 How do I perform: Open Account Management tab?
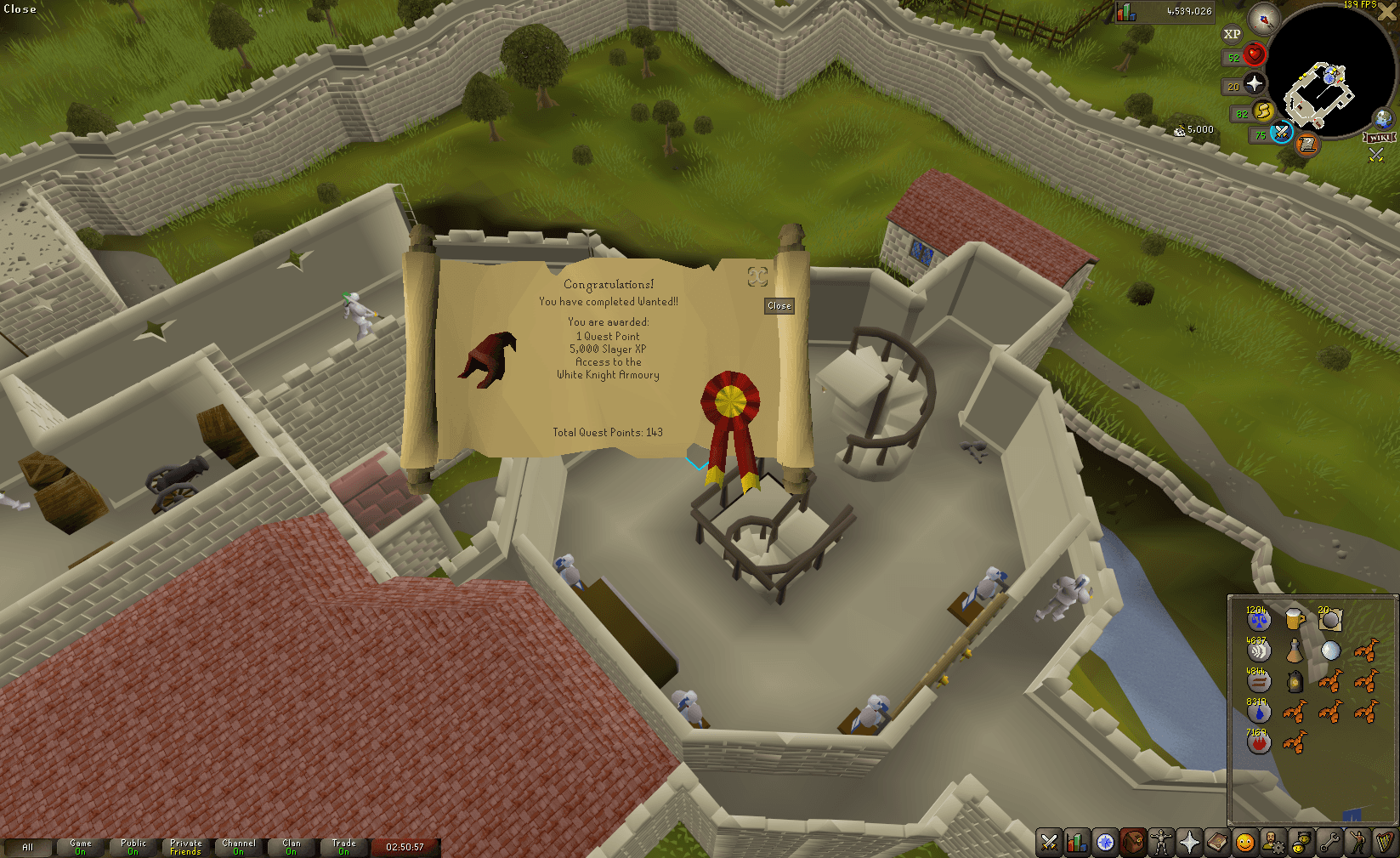1273,843
